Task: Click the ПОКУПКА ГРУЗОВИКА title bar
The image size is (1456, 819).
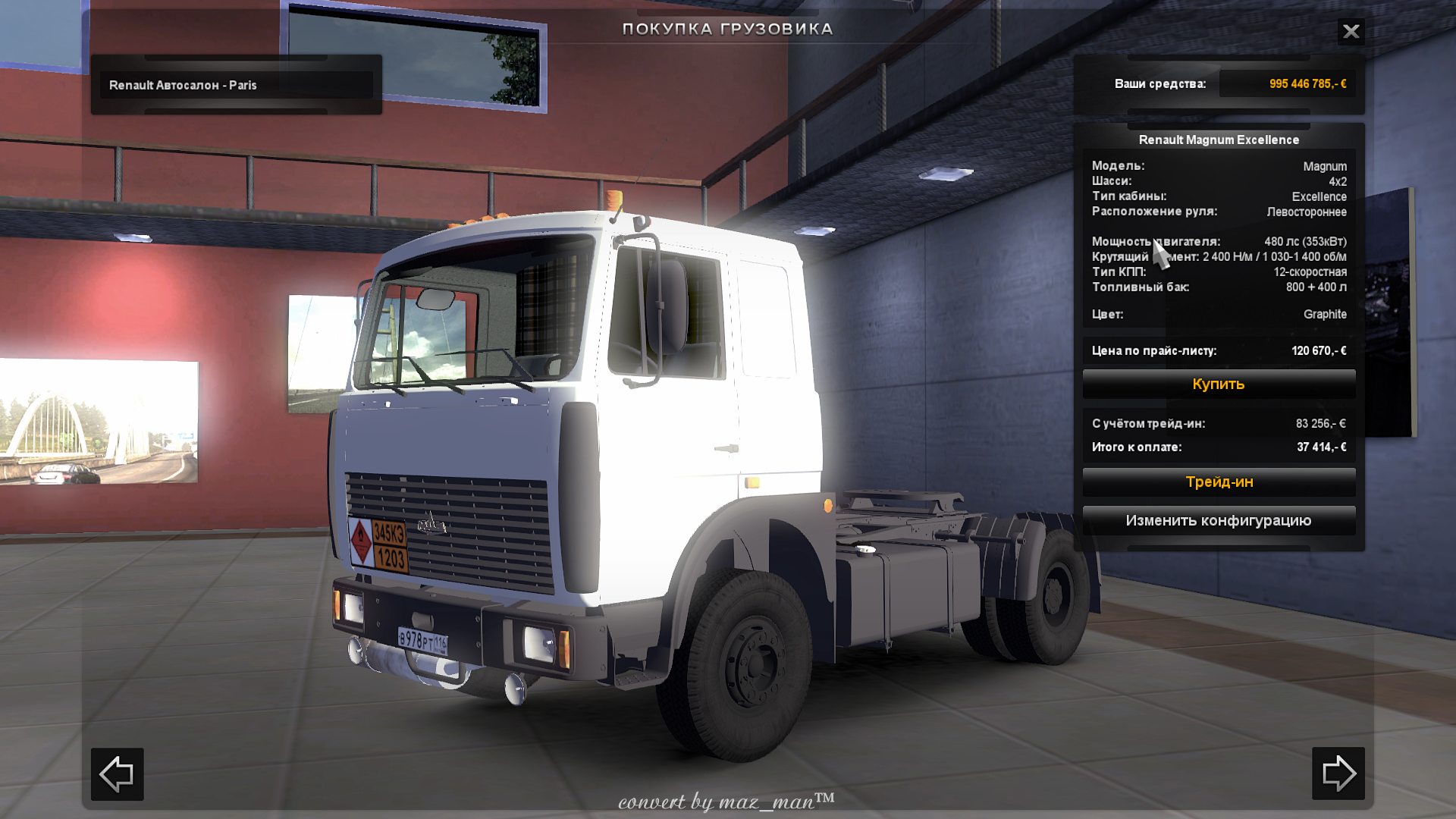Action: 727,29
